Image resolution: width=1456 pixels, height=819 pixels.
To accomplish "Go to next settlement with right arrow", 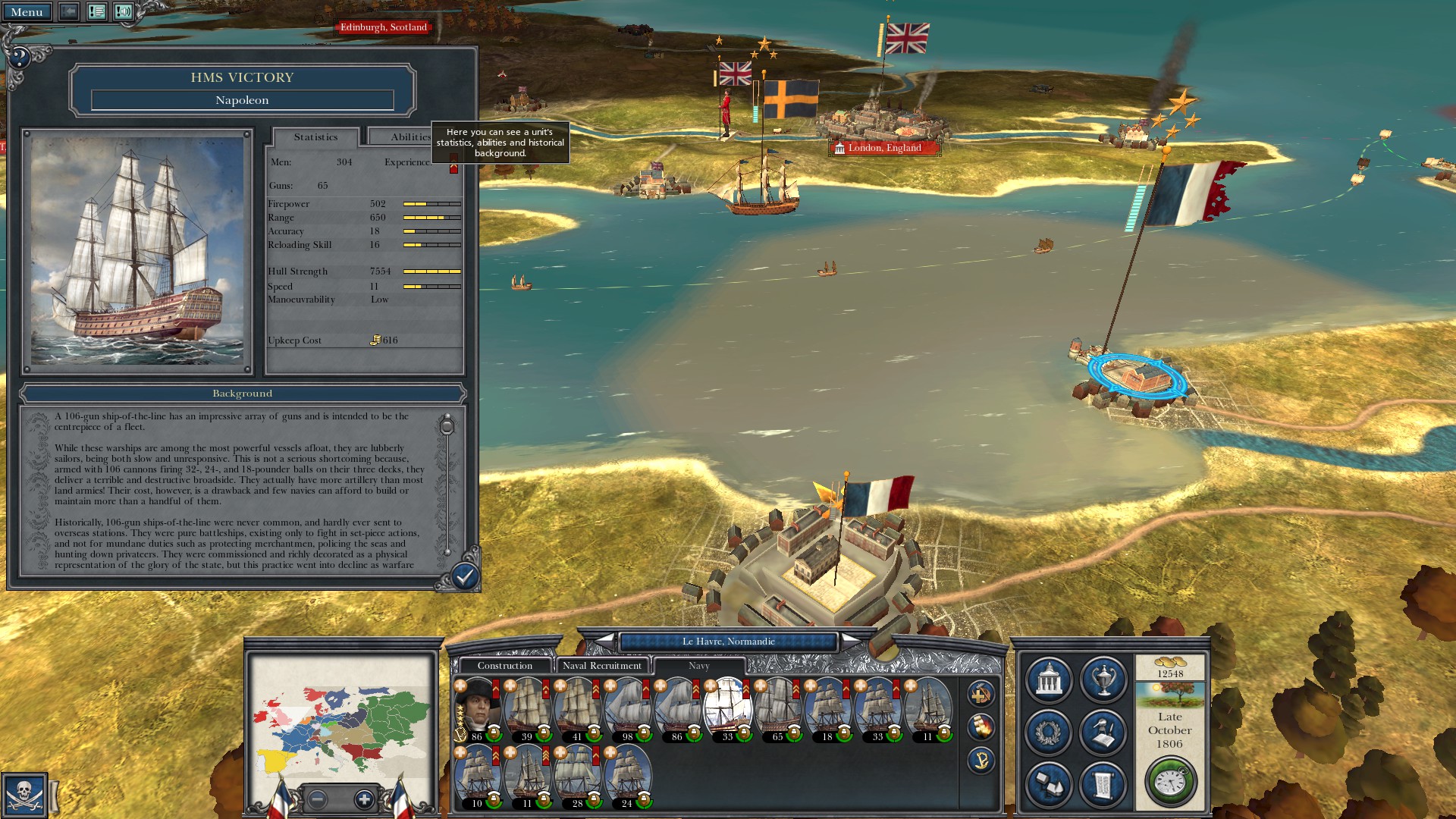I will tap(852, 642).
